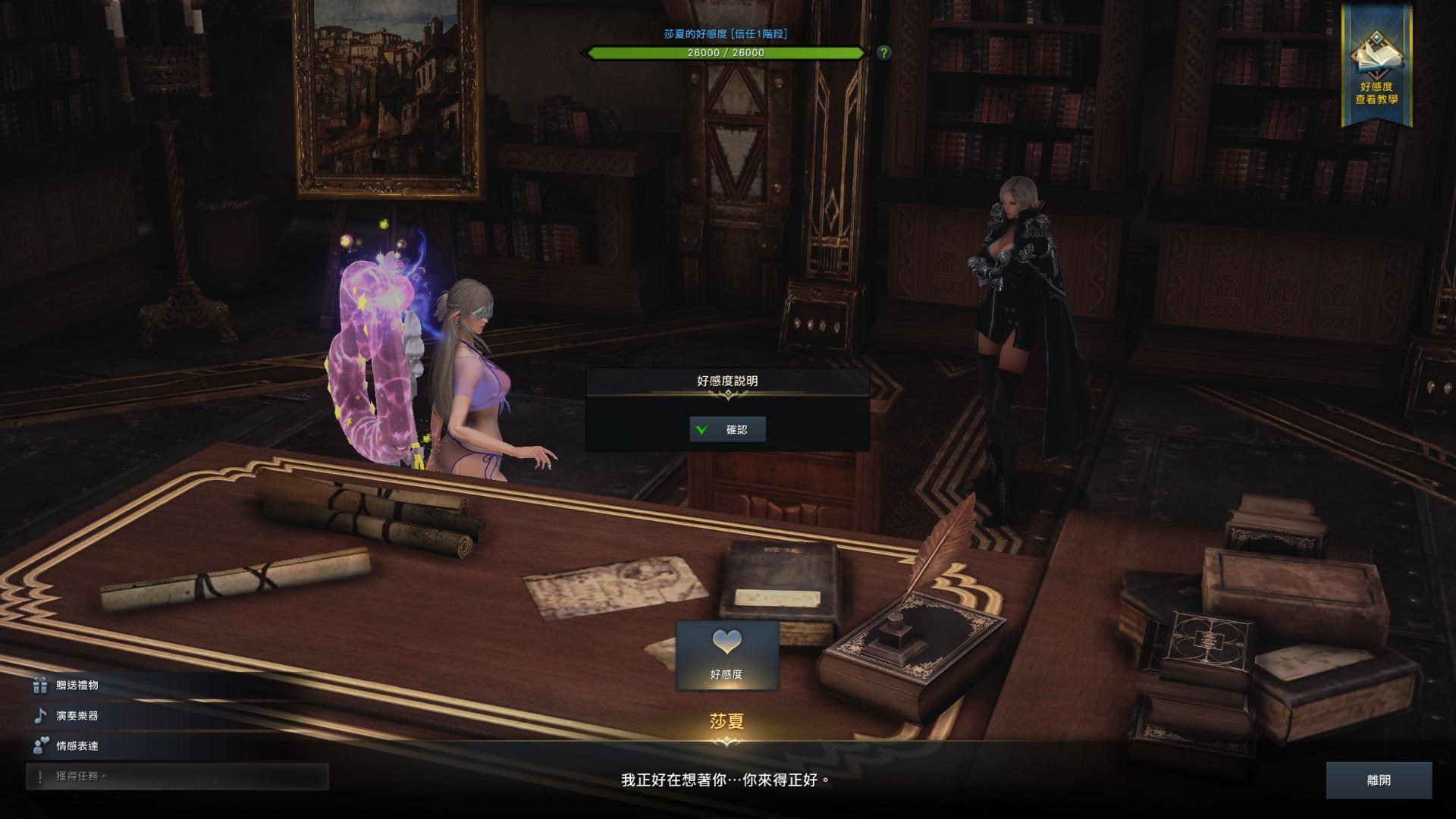Click the NPC name 莎夏 label

tap(727, 722)
